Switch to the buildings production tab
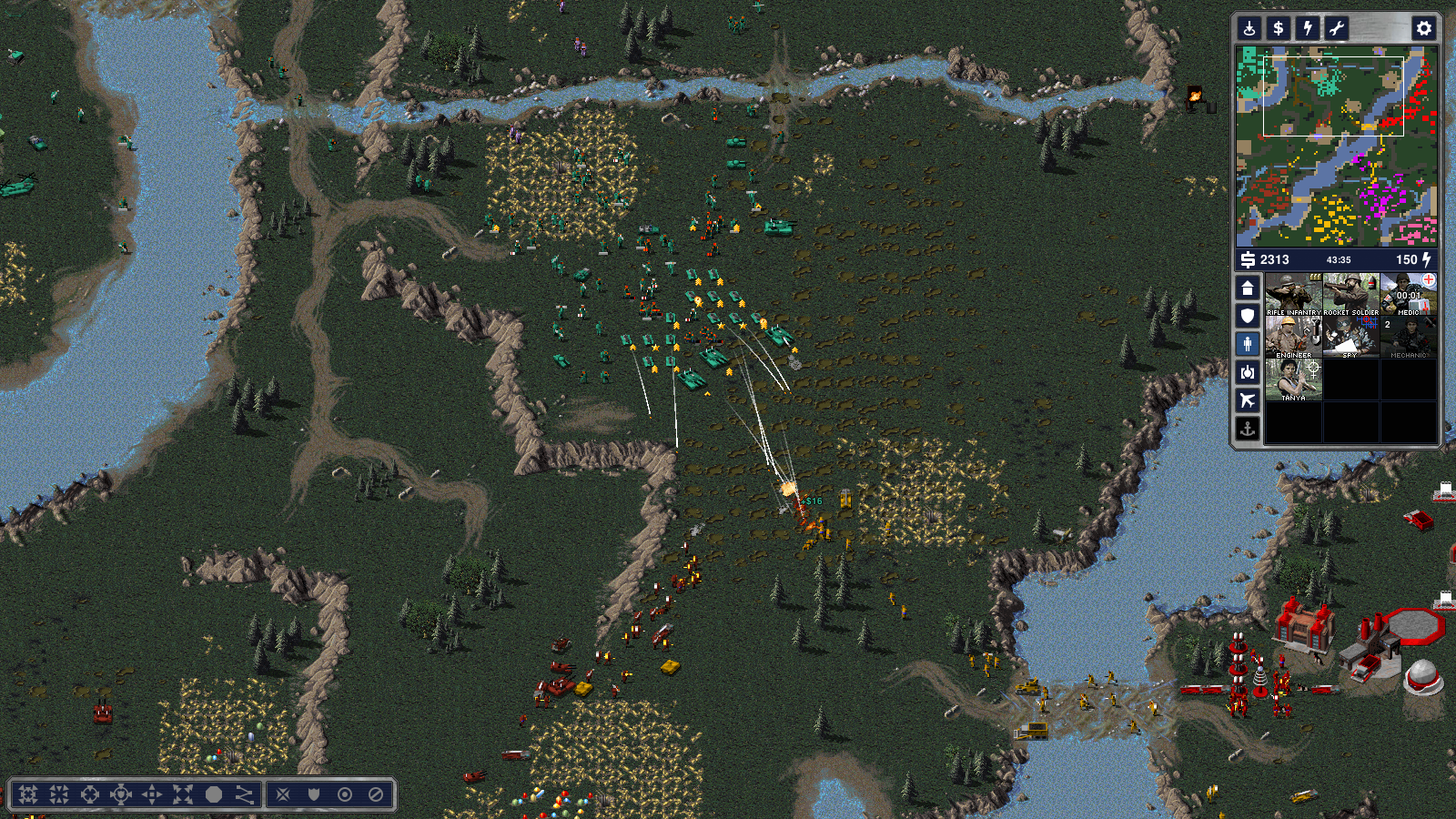This screenshot has height=819, width=1456. pyautogui.click(x=1248, y=288)
